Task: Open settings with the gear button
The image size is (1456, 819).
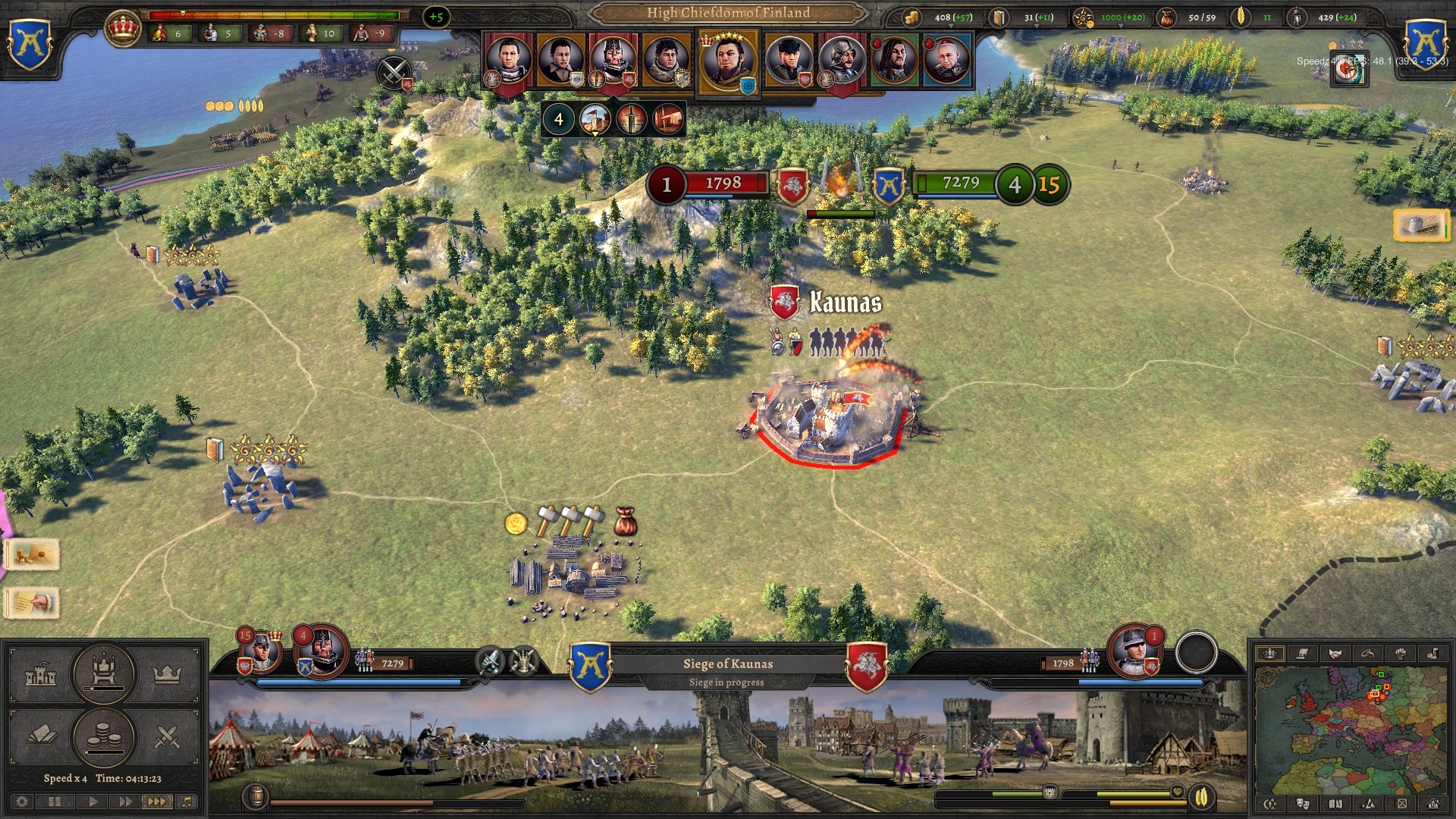Action: pos(22,802)
